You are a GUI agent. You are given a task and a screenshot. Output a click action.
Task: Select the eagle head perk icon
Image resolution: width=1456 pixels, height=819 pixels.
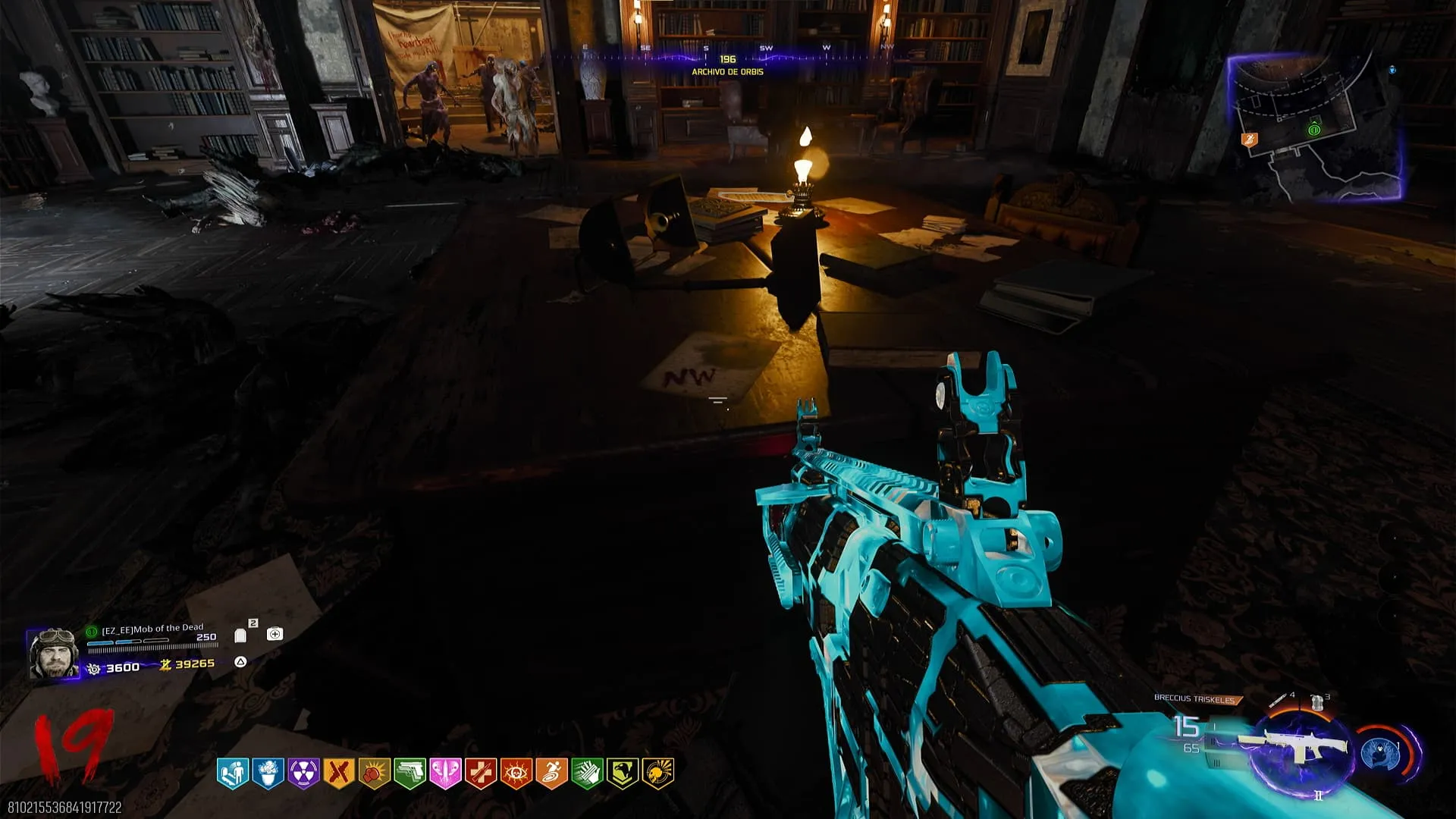[623, 773]
